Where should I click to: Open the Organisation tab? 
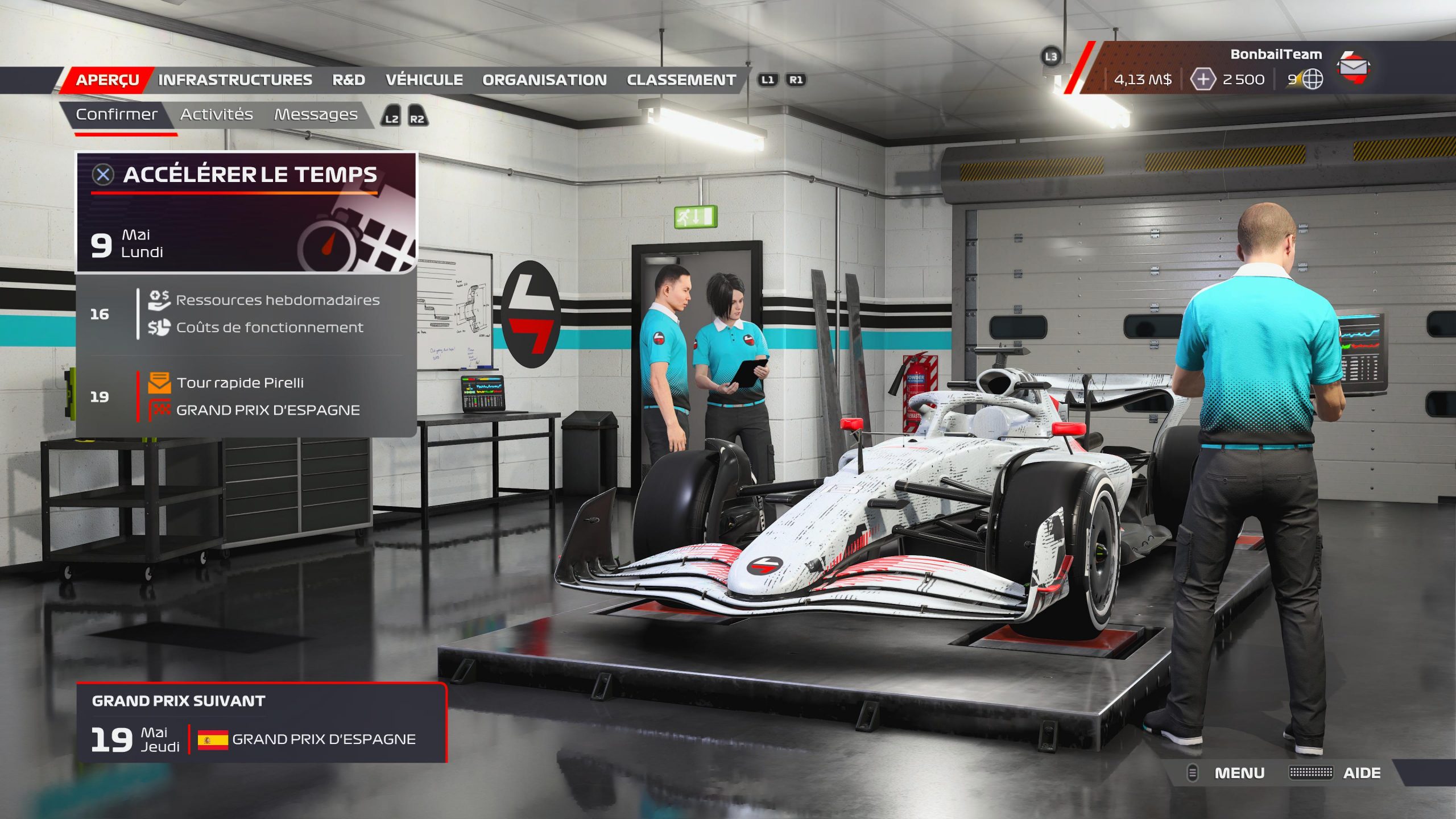tap(544, 80)
